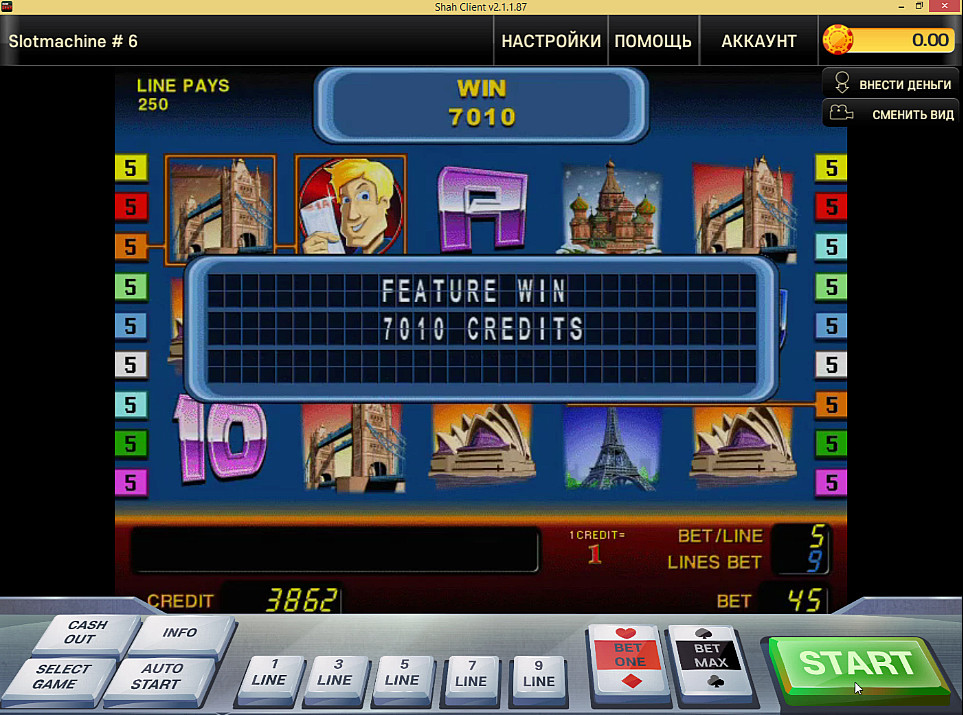Click the SELECT GAME button
The height and width of the screenshot is (715, 963).
[x=62, y=677]
